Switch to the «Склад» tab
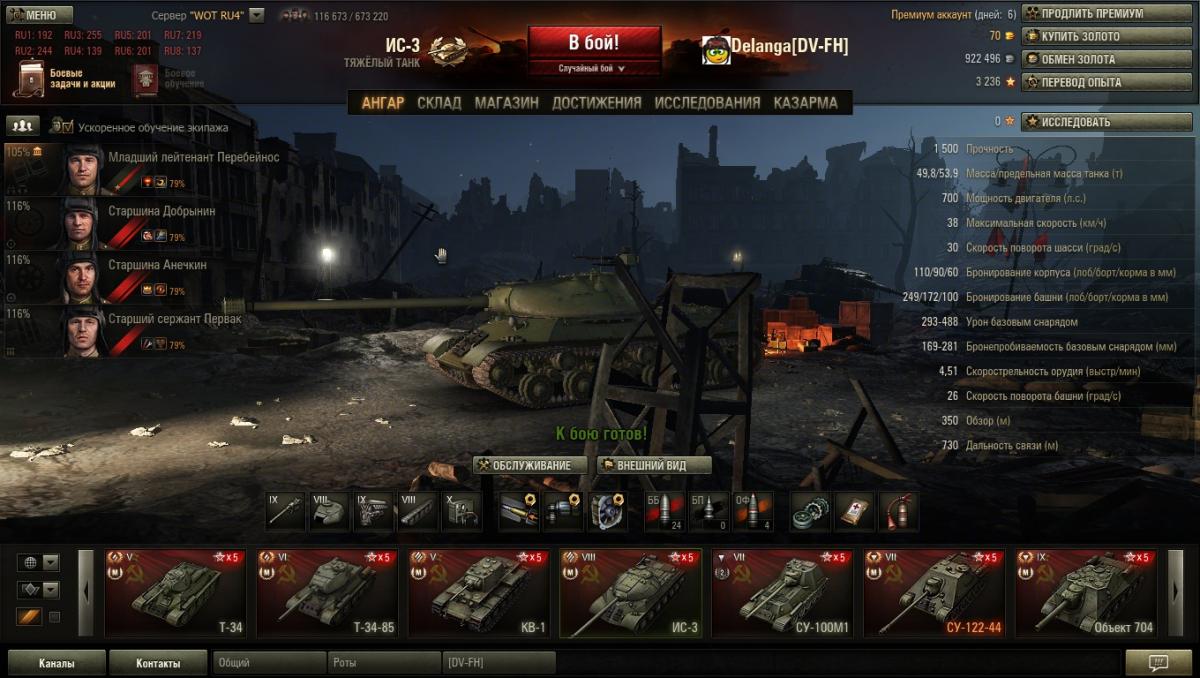The image size is (1200, 678). click(x=439, y=102)
